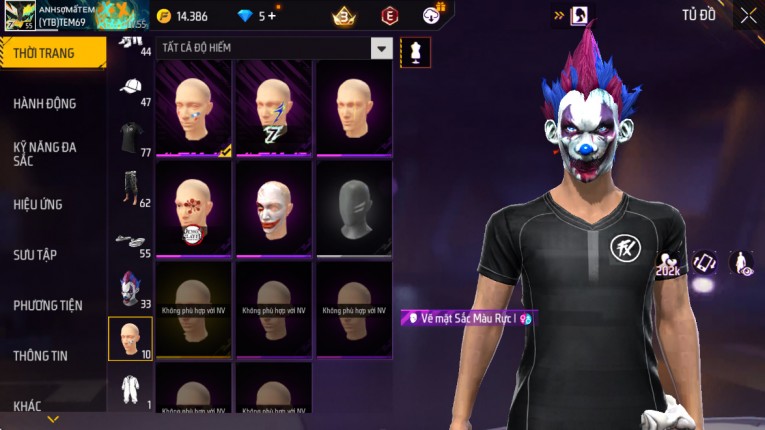Choose the hat category with the cap icon
Viewport: 765px width, 430px height.
click(x=130, y=90)
